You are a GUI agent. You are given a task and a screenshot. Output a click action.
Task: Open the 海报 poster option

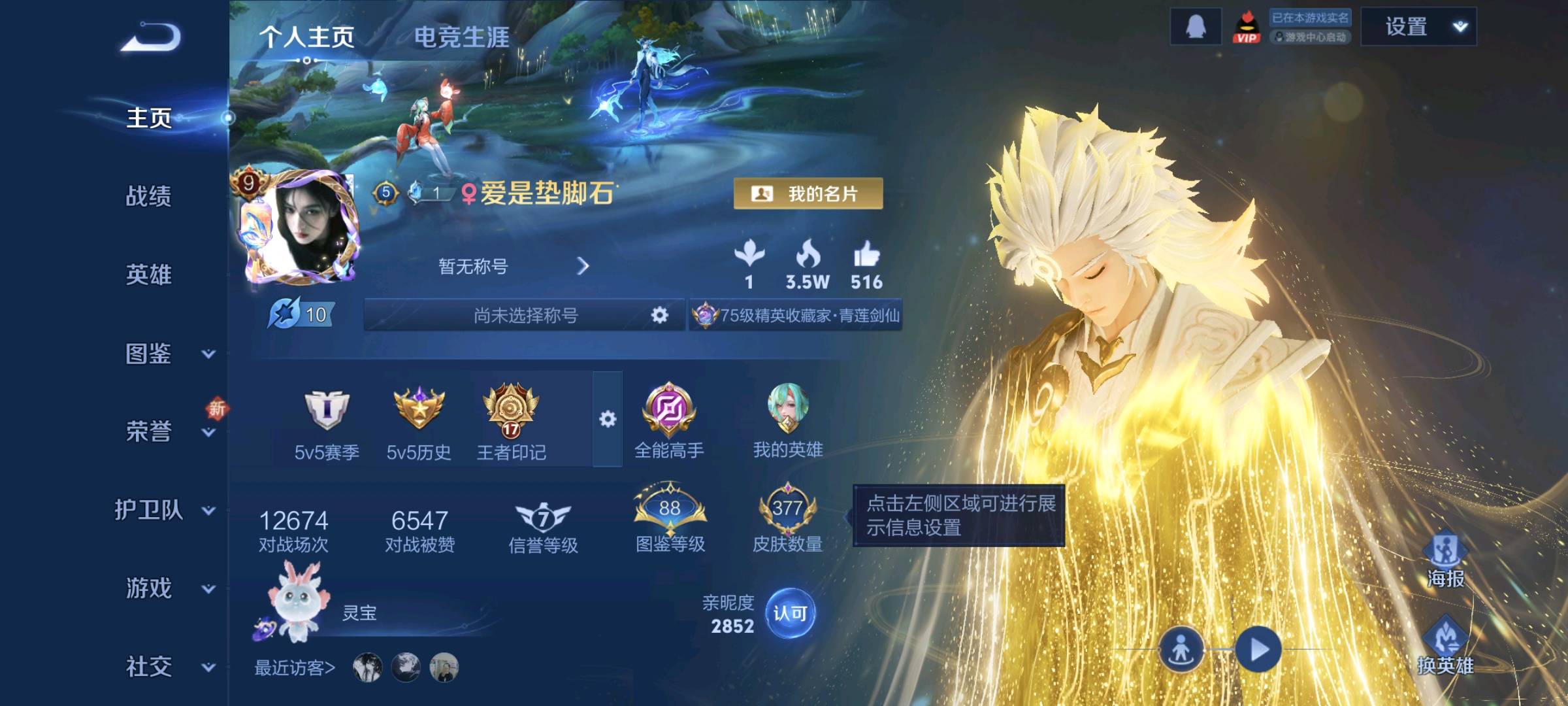coord(1445,560)
